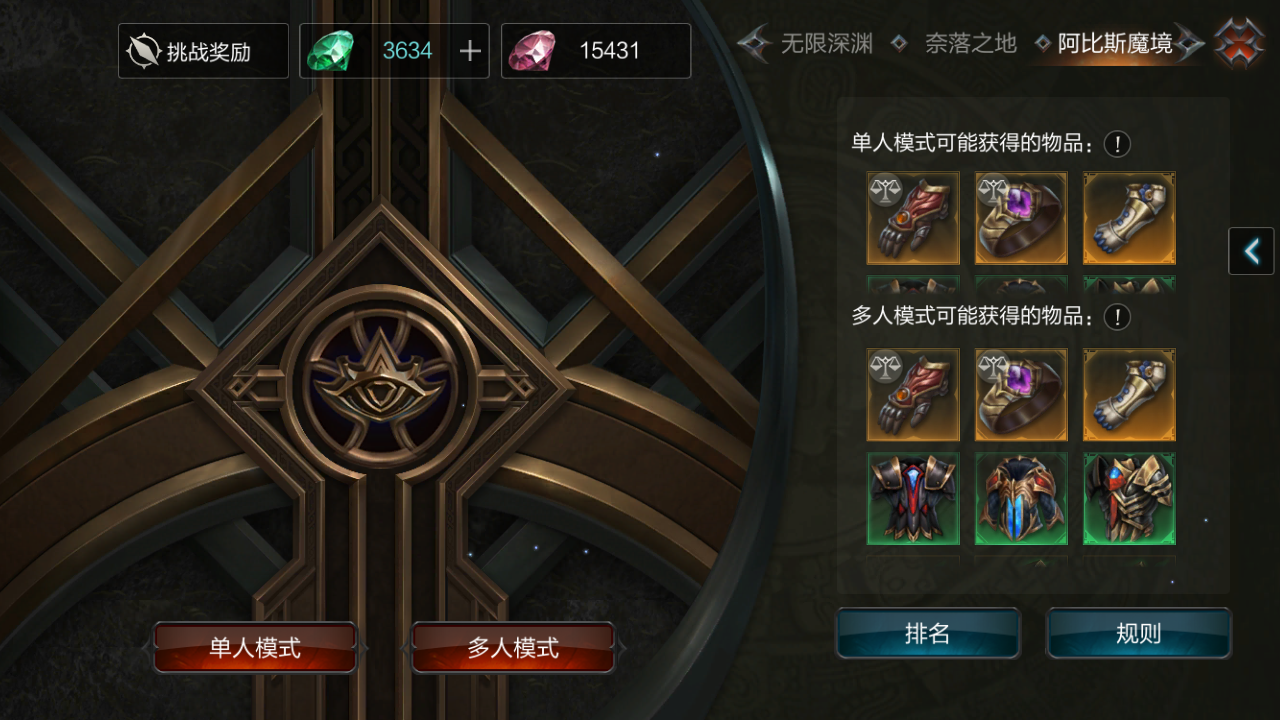
Task: Show info for multiplayer-mode item list
Action: point(1117,317)
